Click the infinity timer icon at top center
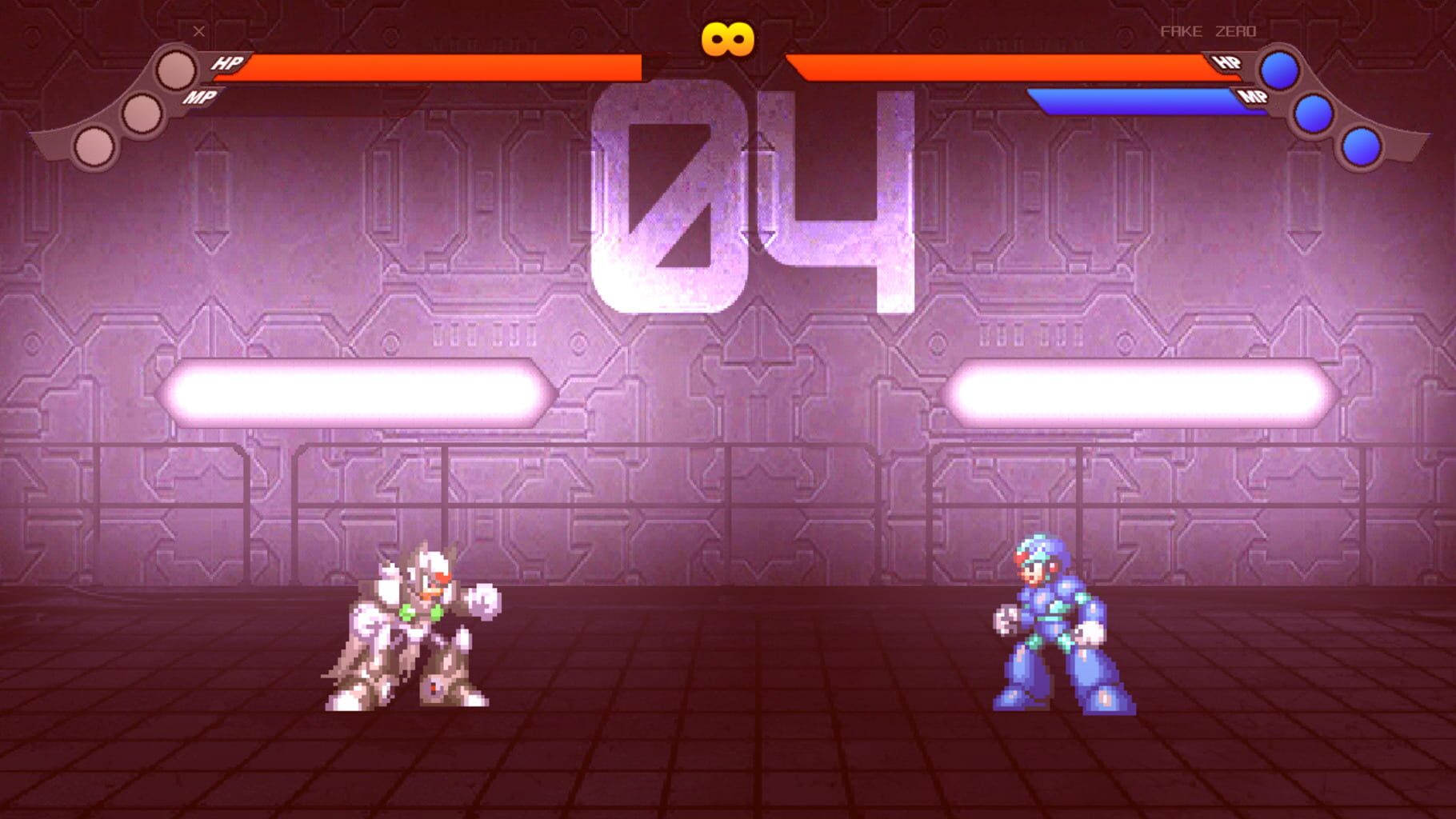This screenshot has height=819, width=1456. 726,38
